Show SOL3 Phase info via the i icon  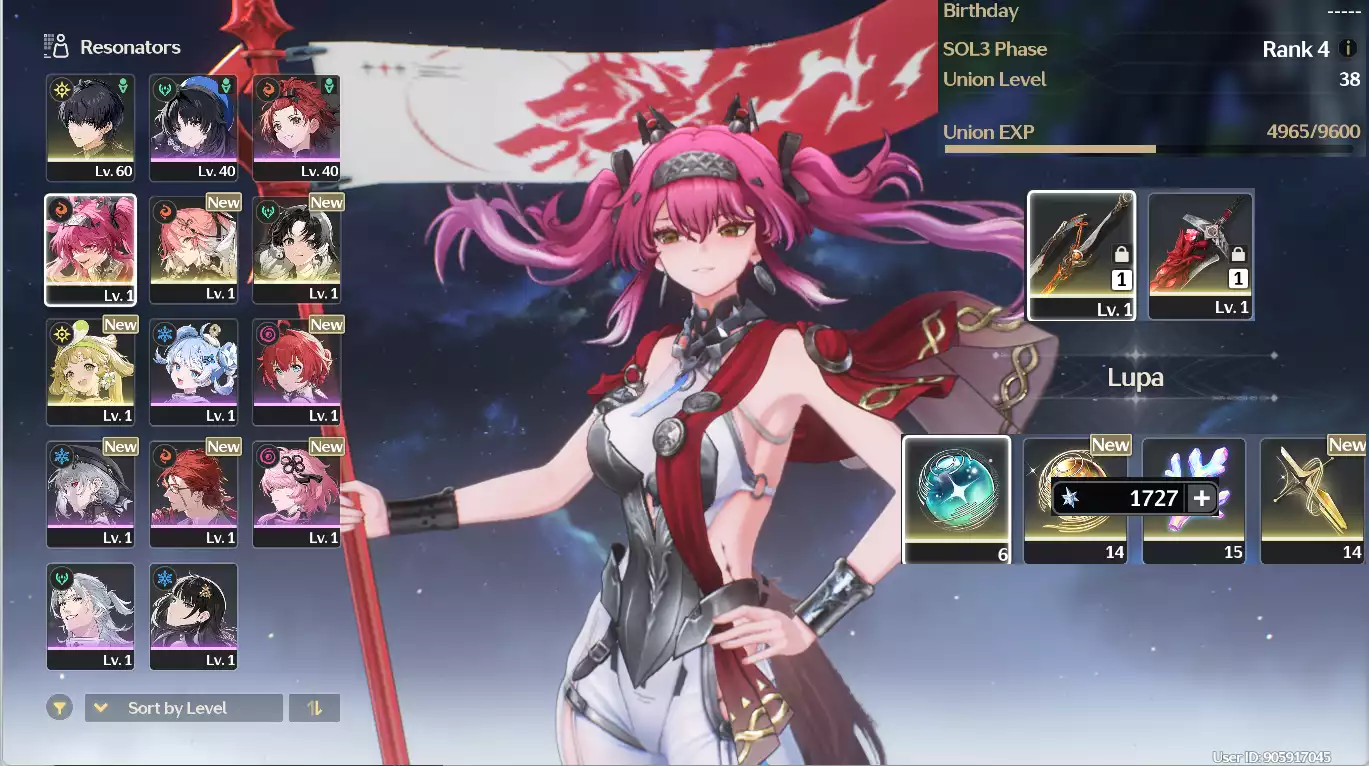tap(1347, 49)
